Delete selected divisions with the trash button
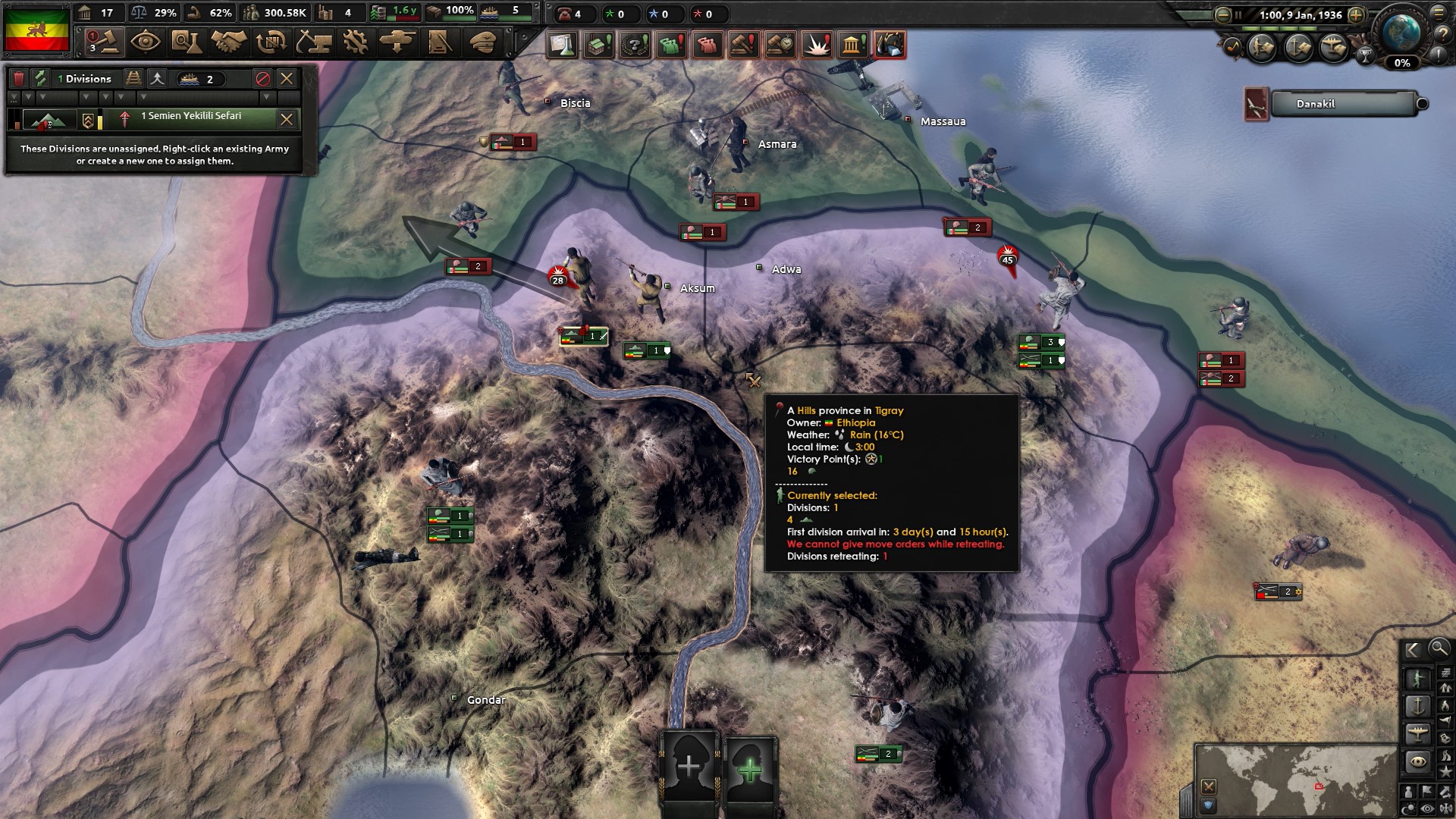 click(x=19, y=77)
